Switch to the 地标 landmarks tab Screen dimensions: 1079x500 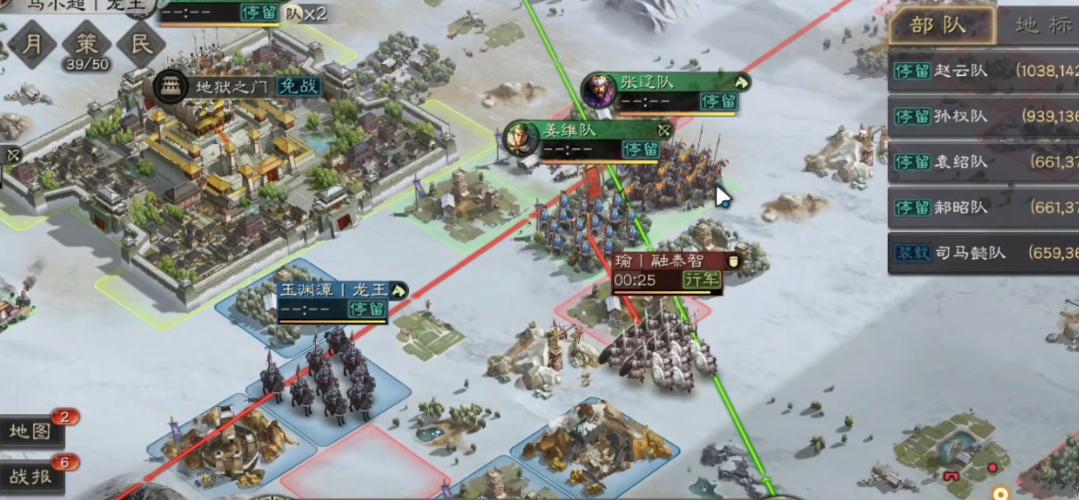1042,25
